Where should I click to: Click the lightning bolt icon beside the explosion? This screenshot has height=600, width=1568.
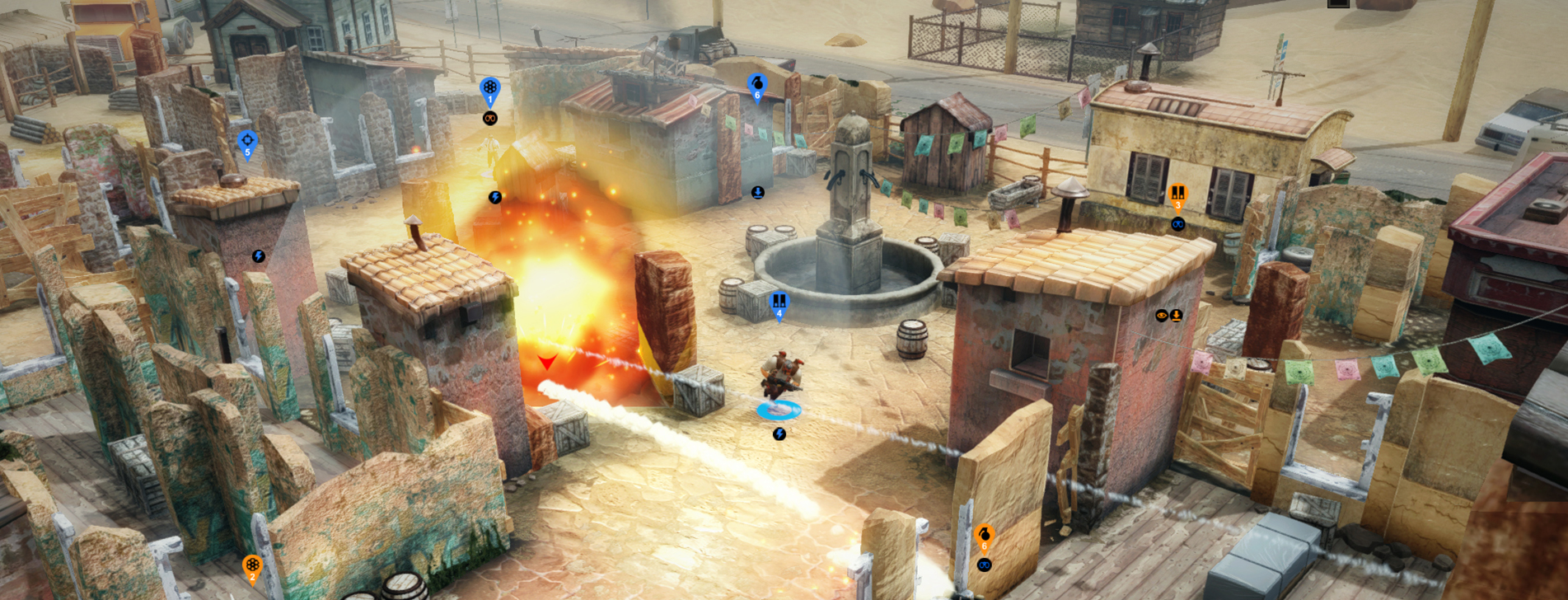point(496,196)
